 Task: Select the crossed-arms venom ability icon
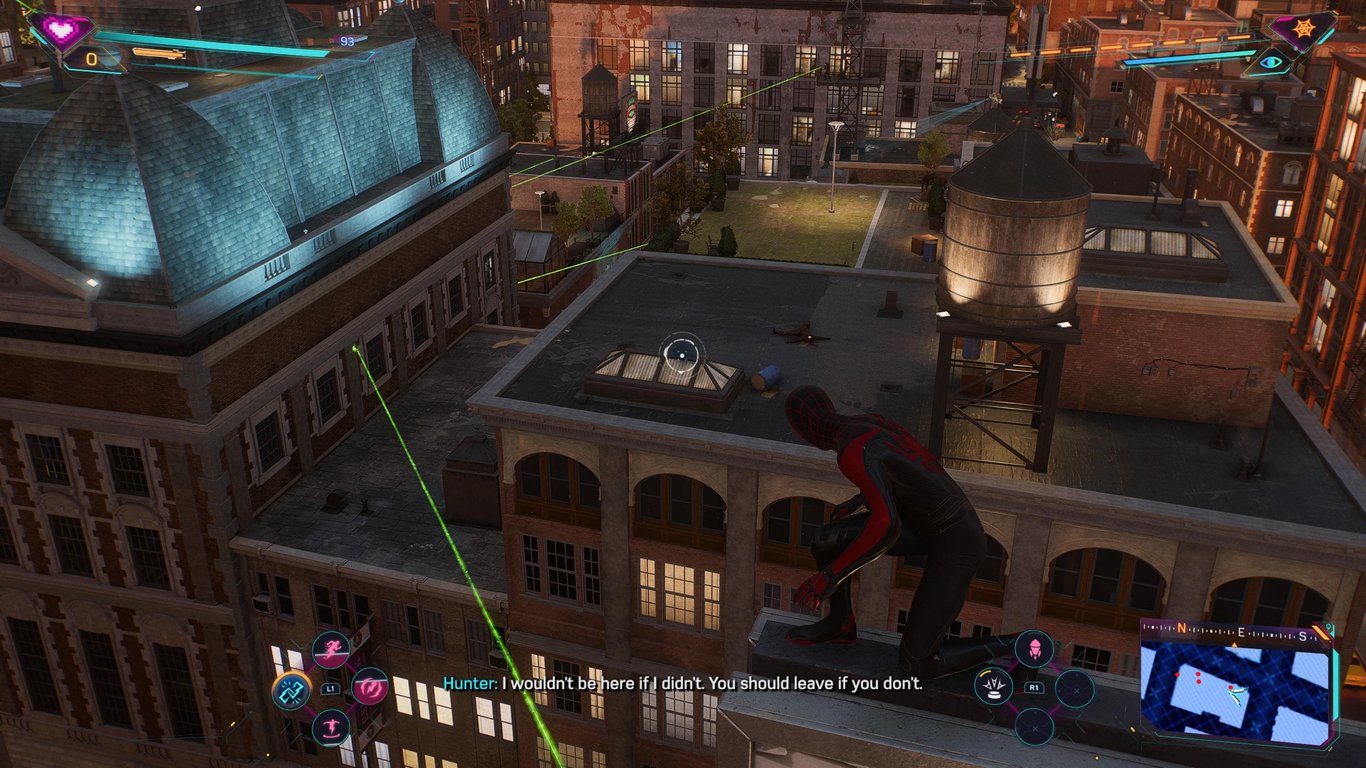click(x=291, y=689)
